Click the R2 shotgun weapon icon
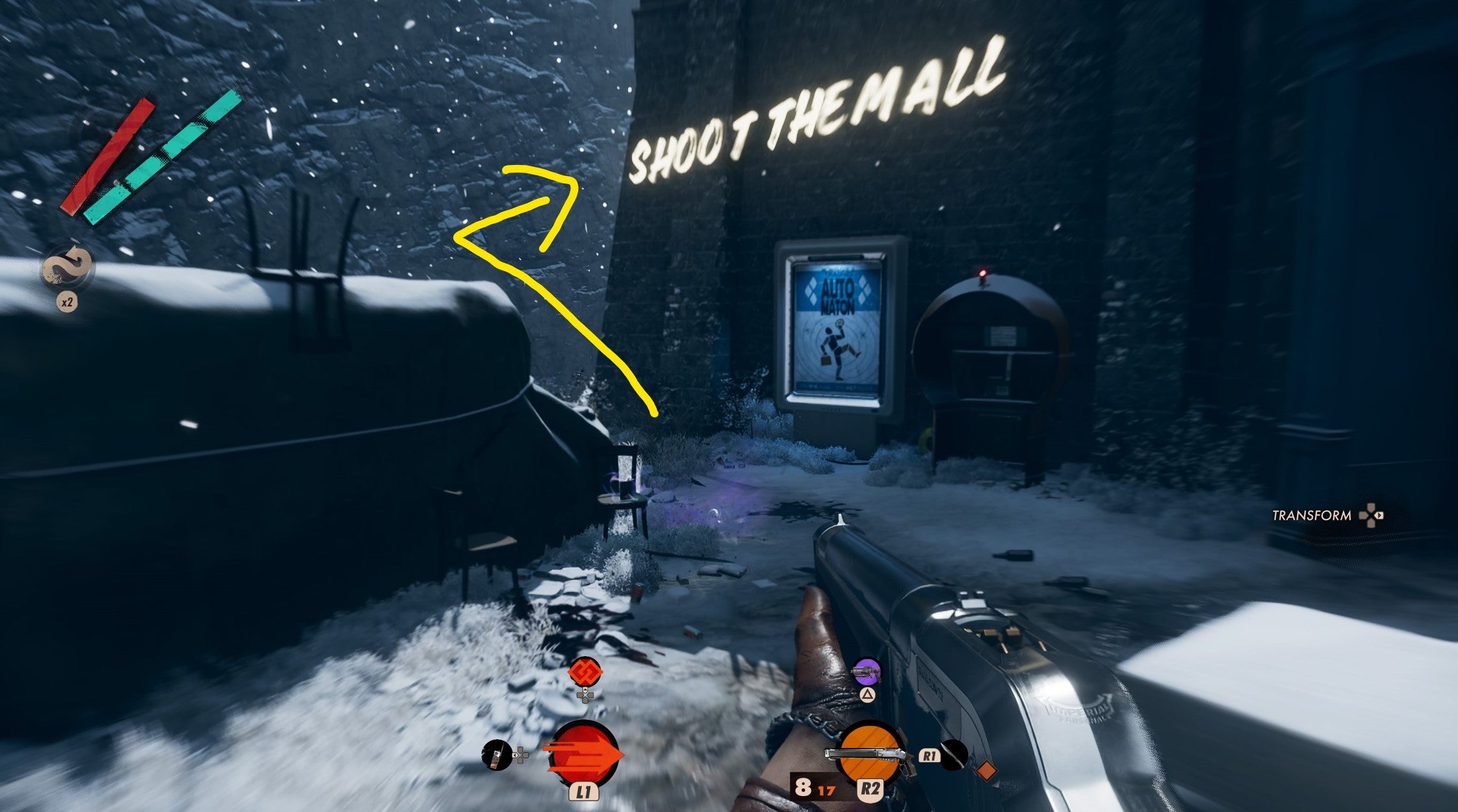The width and height of the screenshot is (1458, 812). 868,751
